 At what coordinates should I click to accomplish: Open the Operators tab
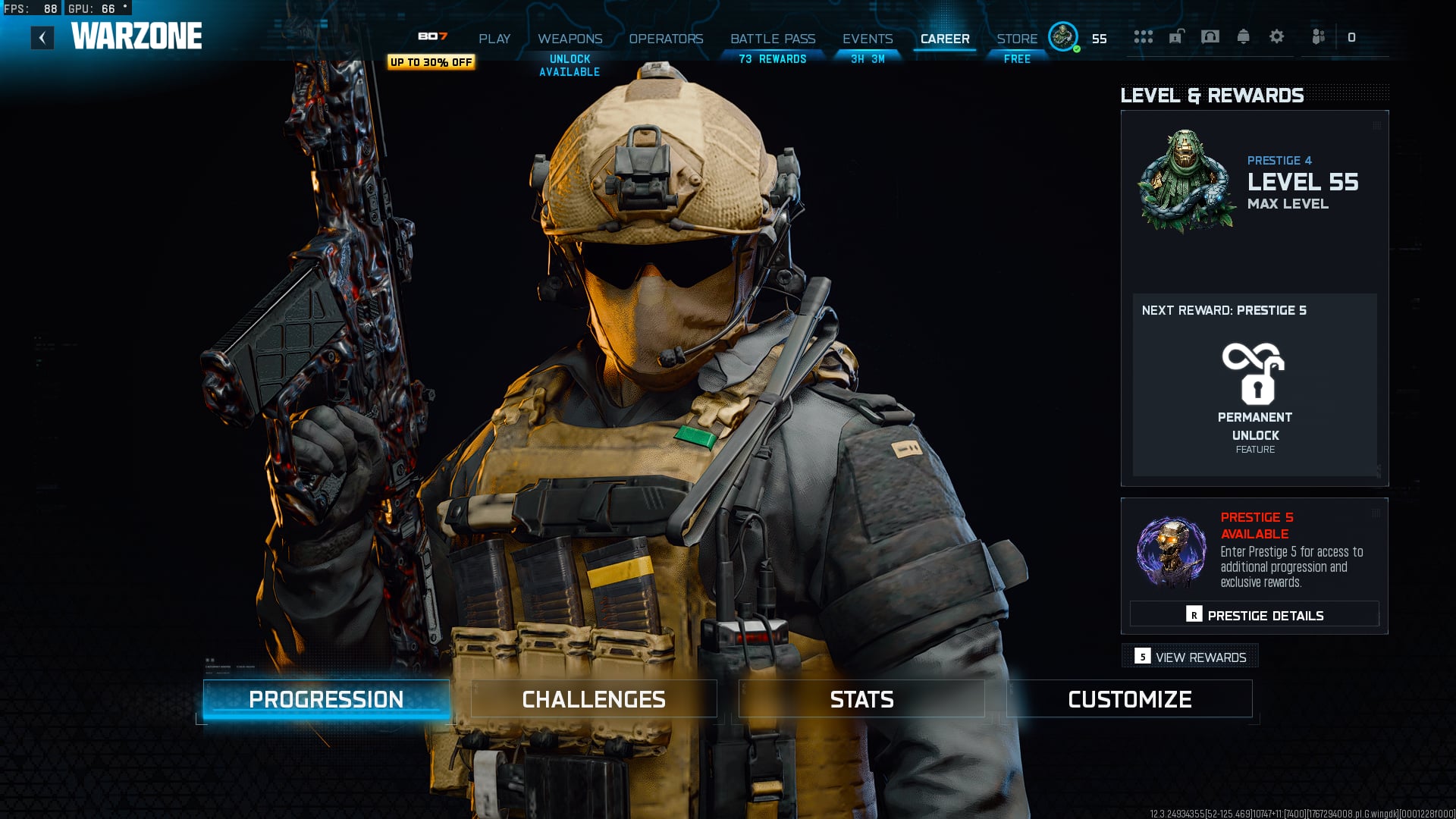click(666, 39)
